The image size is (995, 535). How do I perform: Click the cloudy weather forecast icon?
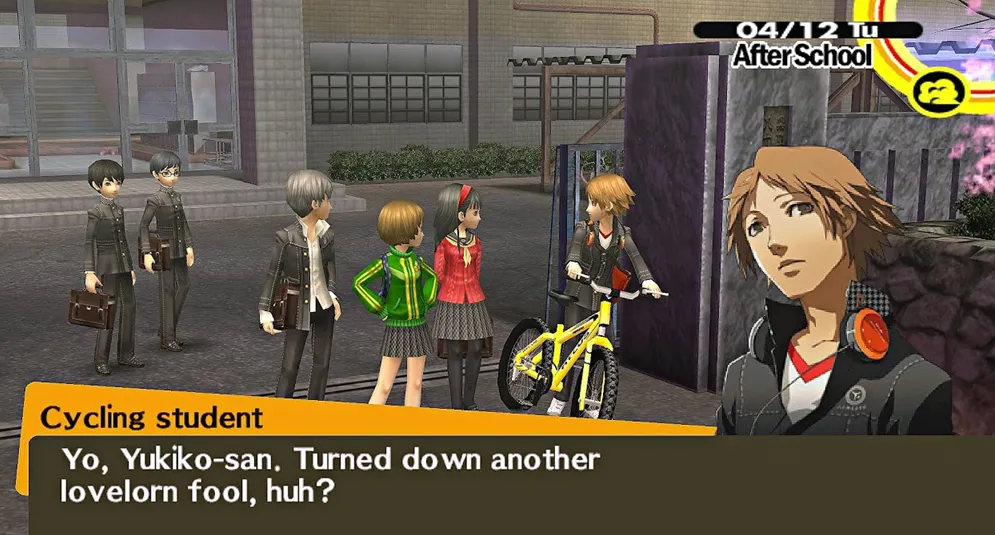pyautogui.click(x=939, y=89)
